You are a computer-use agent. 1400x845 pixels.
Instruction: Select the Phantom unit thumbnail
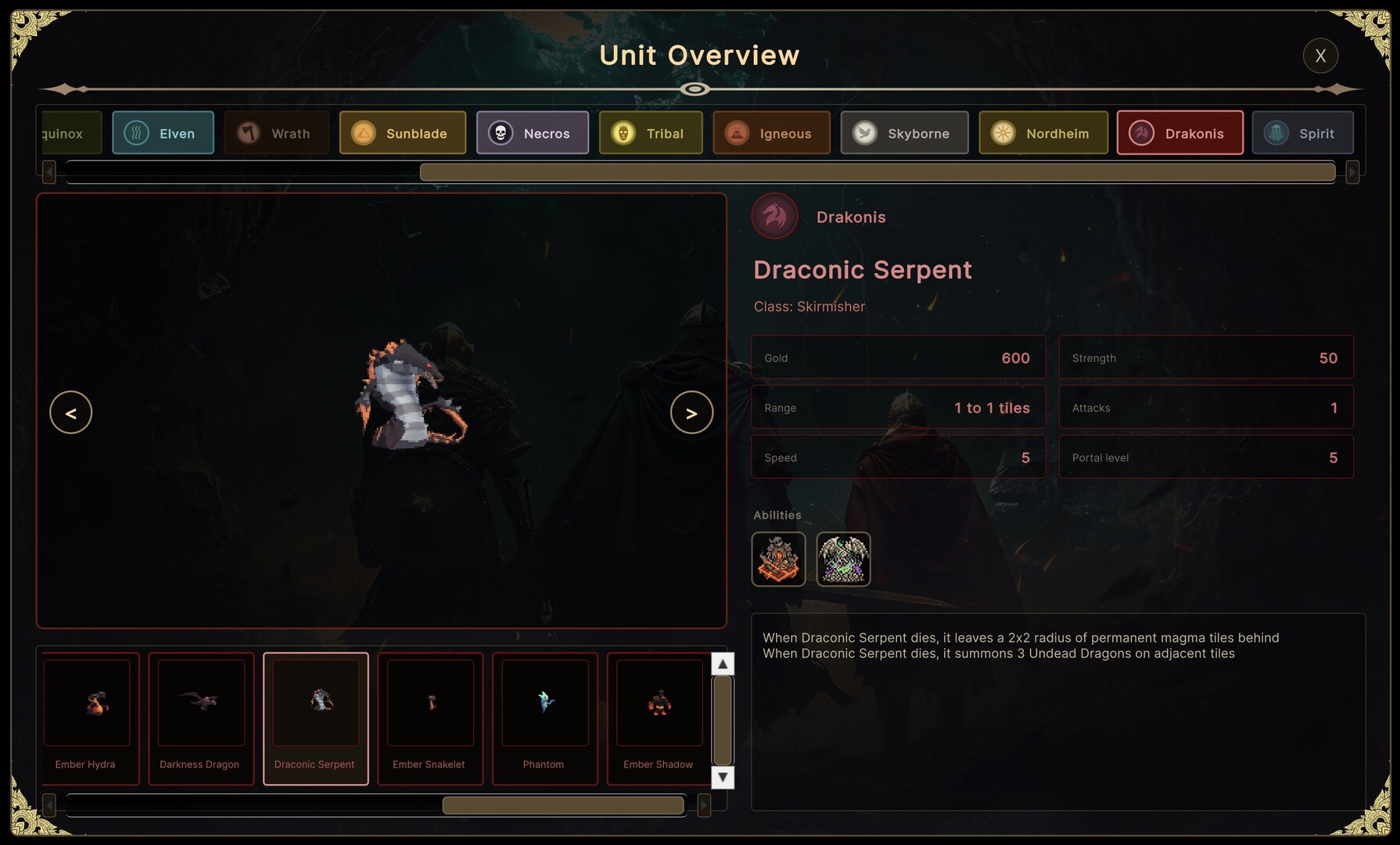[544, 717]
